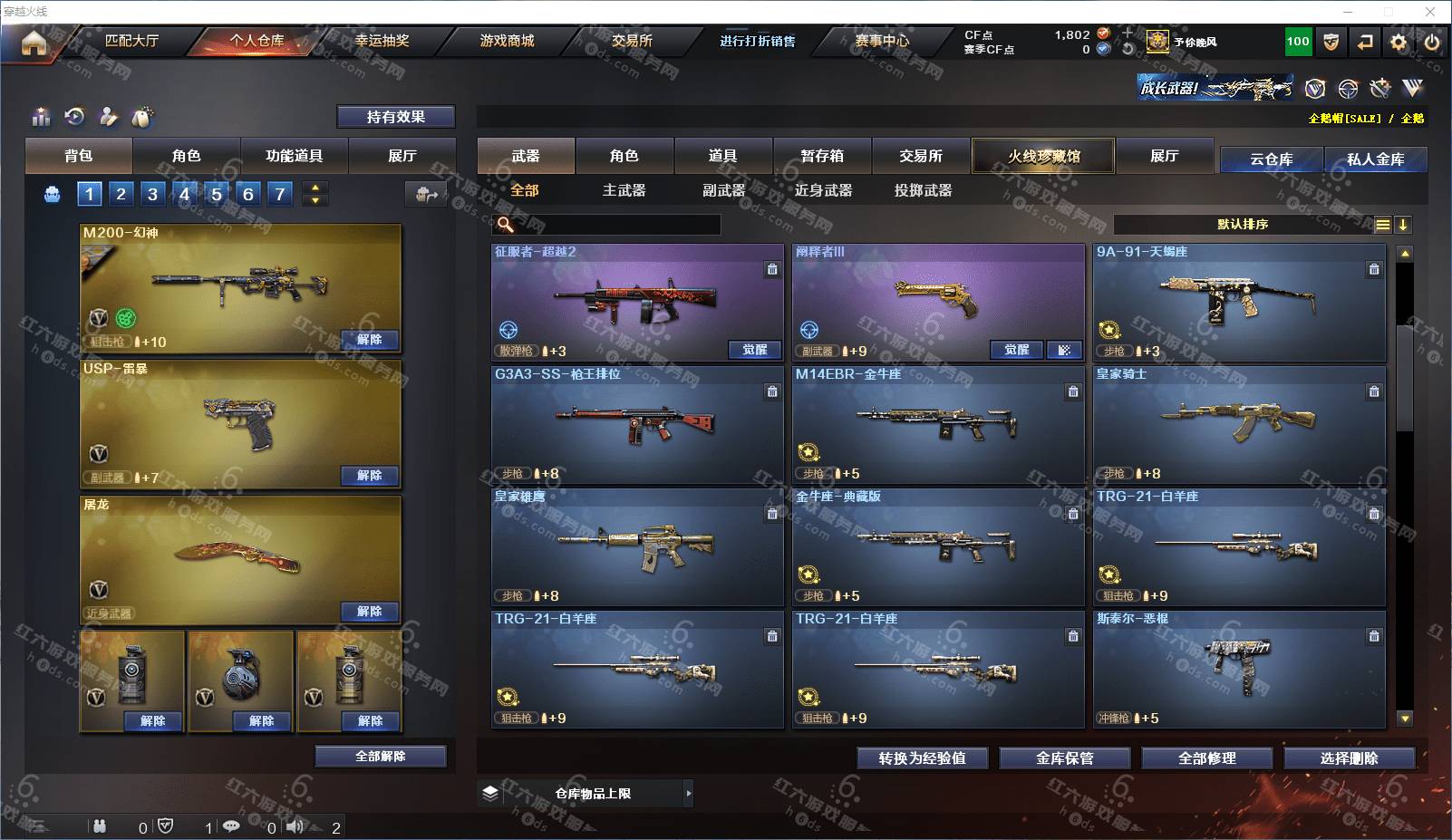Open 选择删除 delete selection
The height and width of the screenshot is (840, 1452).
pos(1349,758)
